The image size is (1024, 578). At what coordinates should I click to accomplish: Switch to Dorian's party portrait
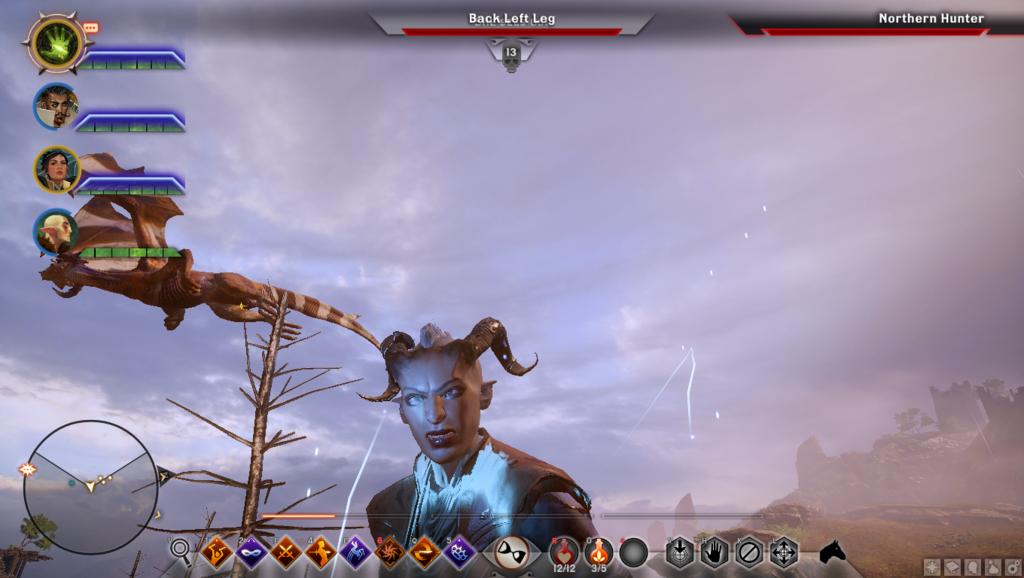click(x=55, y=105)
